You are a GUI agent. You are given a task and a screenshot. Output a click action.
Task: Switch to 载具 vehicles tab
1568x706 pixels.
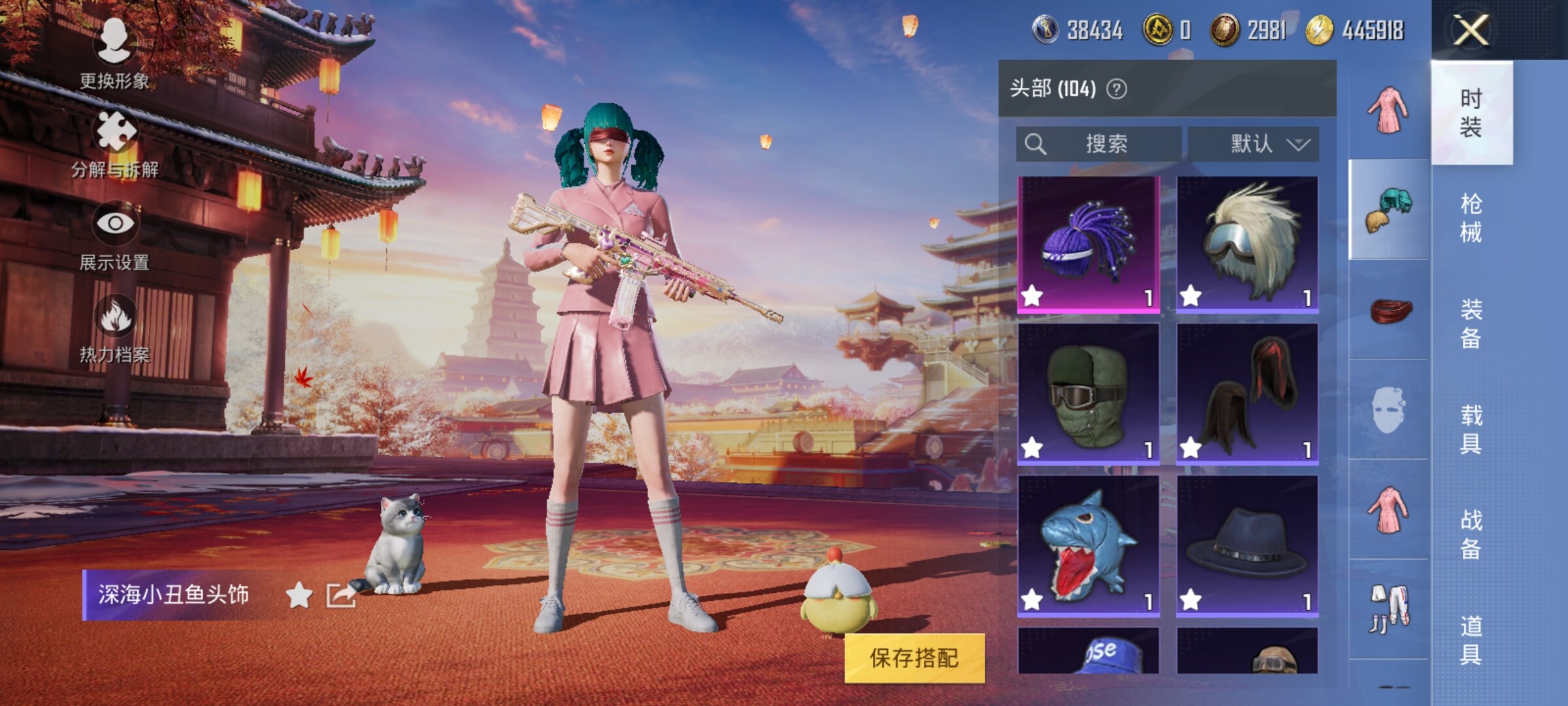(1471, 429)
